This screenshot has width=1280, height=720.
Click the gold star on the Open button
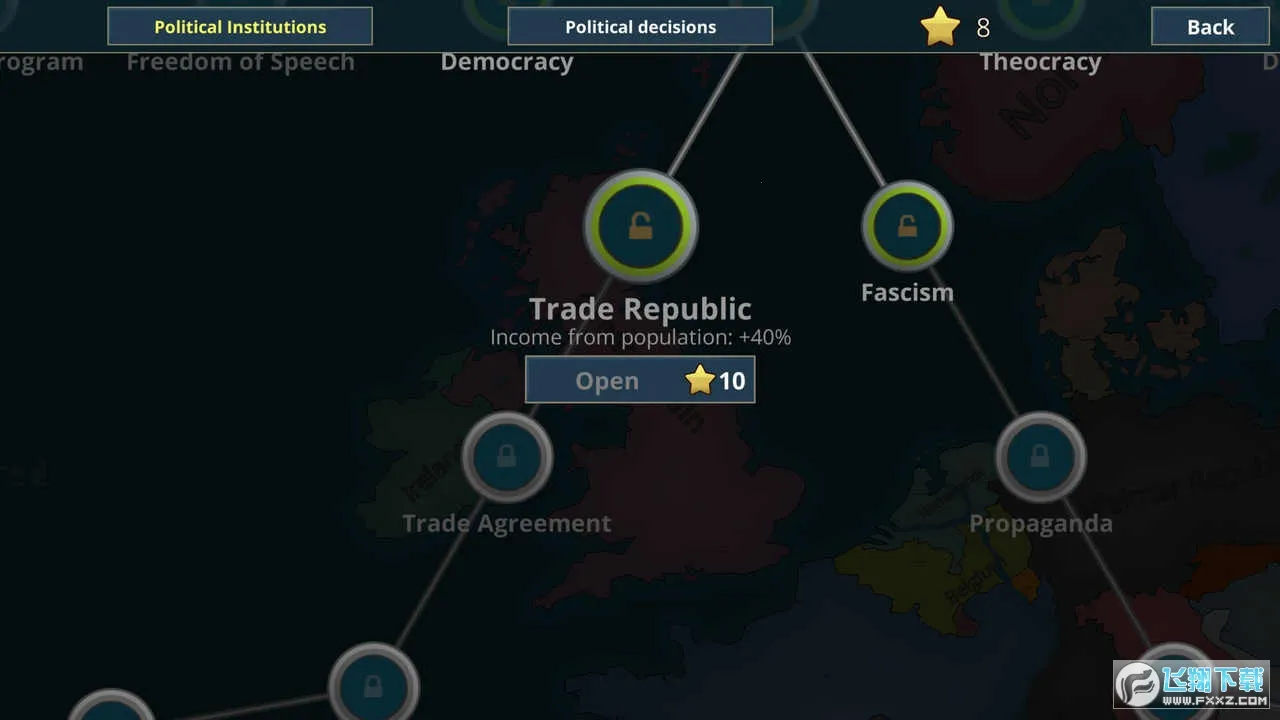(x=700, y=379)
